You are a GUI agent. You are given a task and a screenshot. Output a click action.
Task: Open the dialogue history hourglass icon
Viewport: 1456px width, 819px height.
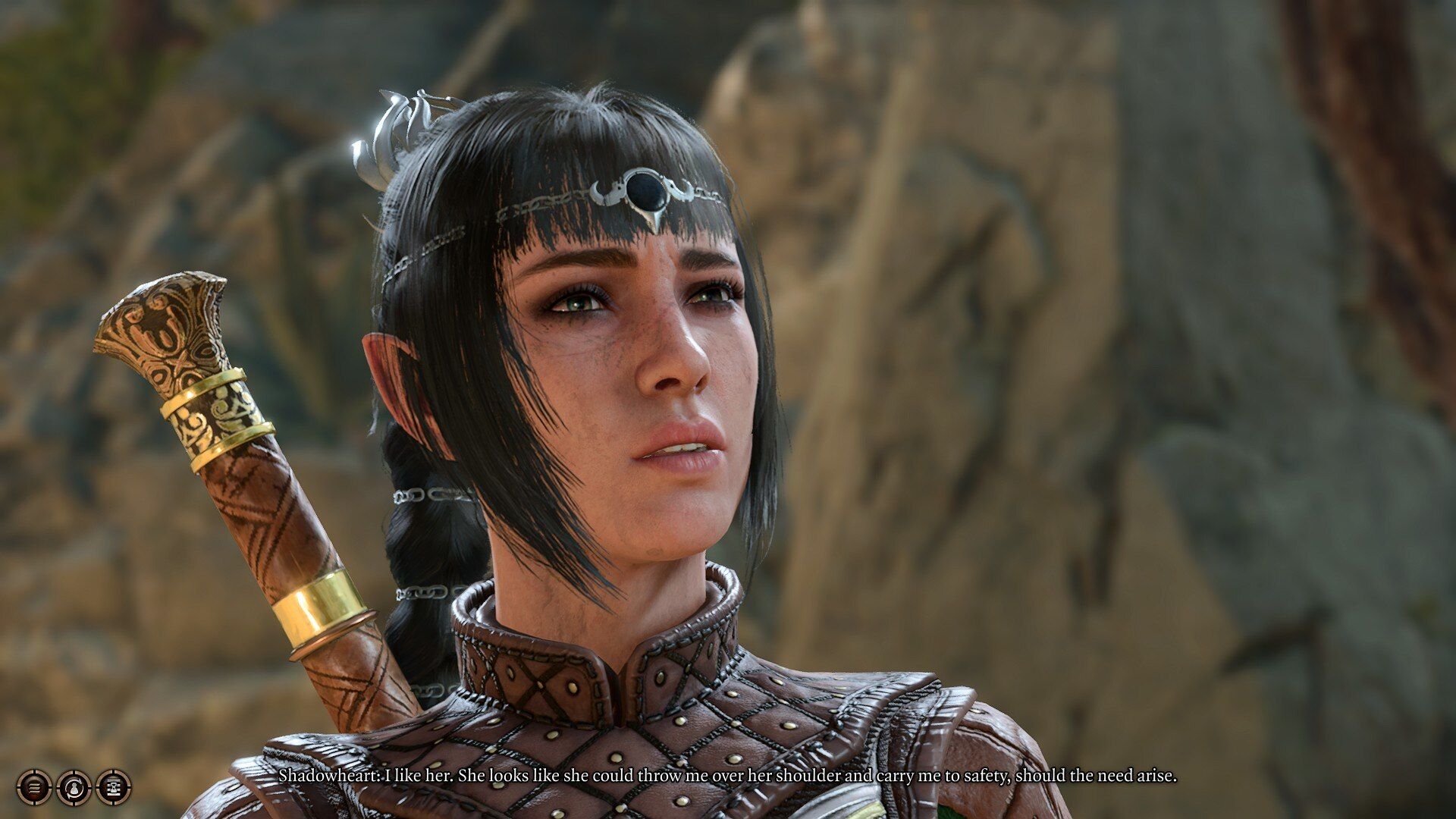[114, 787]
